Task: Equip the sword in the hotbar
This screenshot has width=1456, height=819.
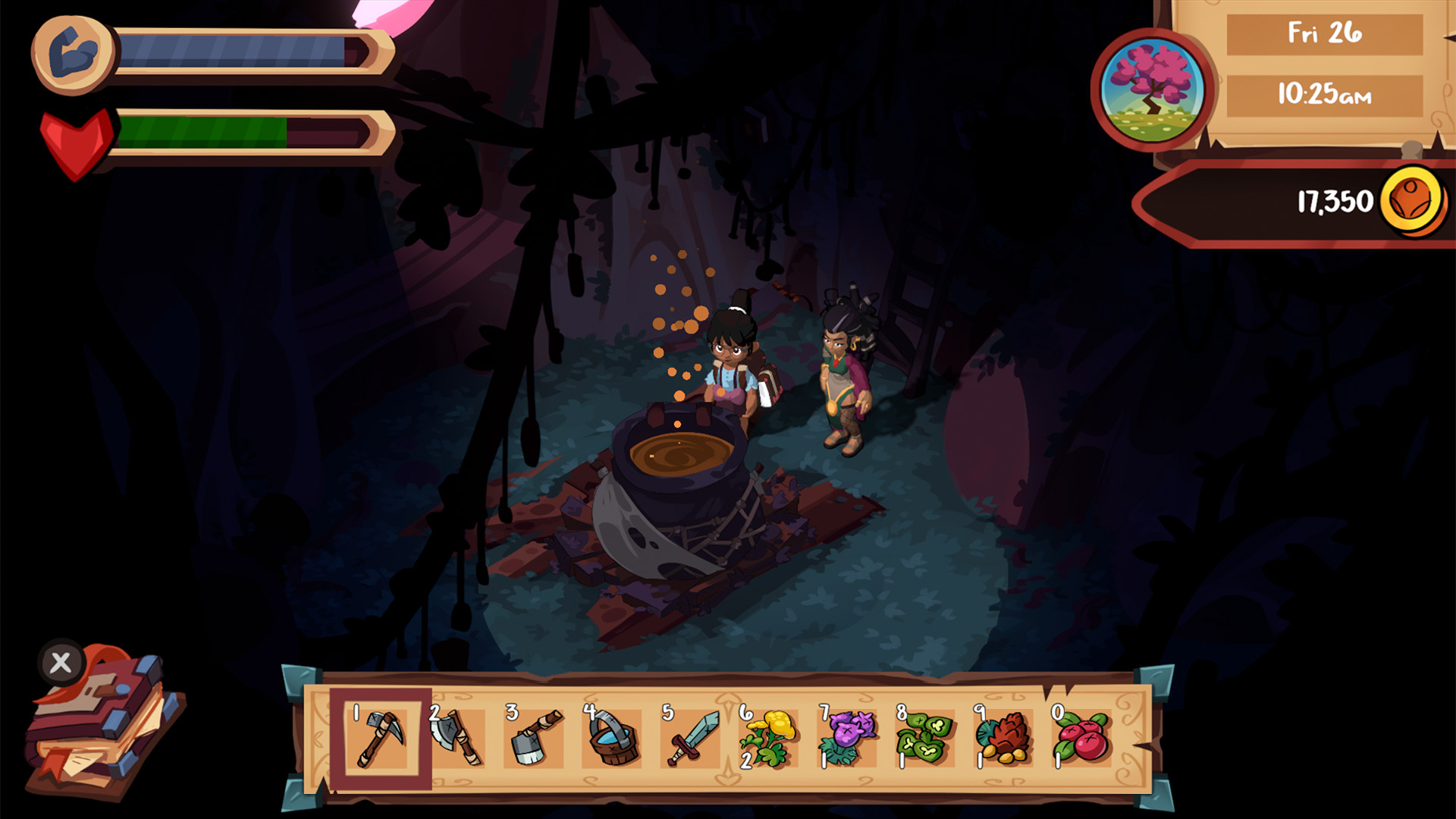Action: point(691,739)
